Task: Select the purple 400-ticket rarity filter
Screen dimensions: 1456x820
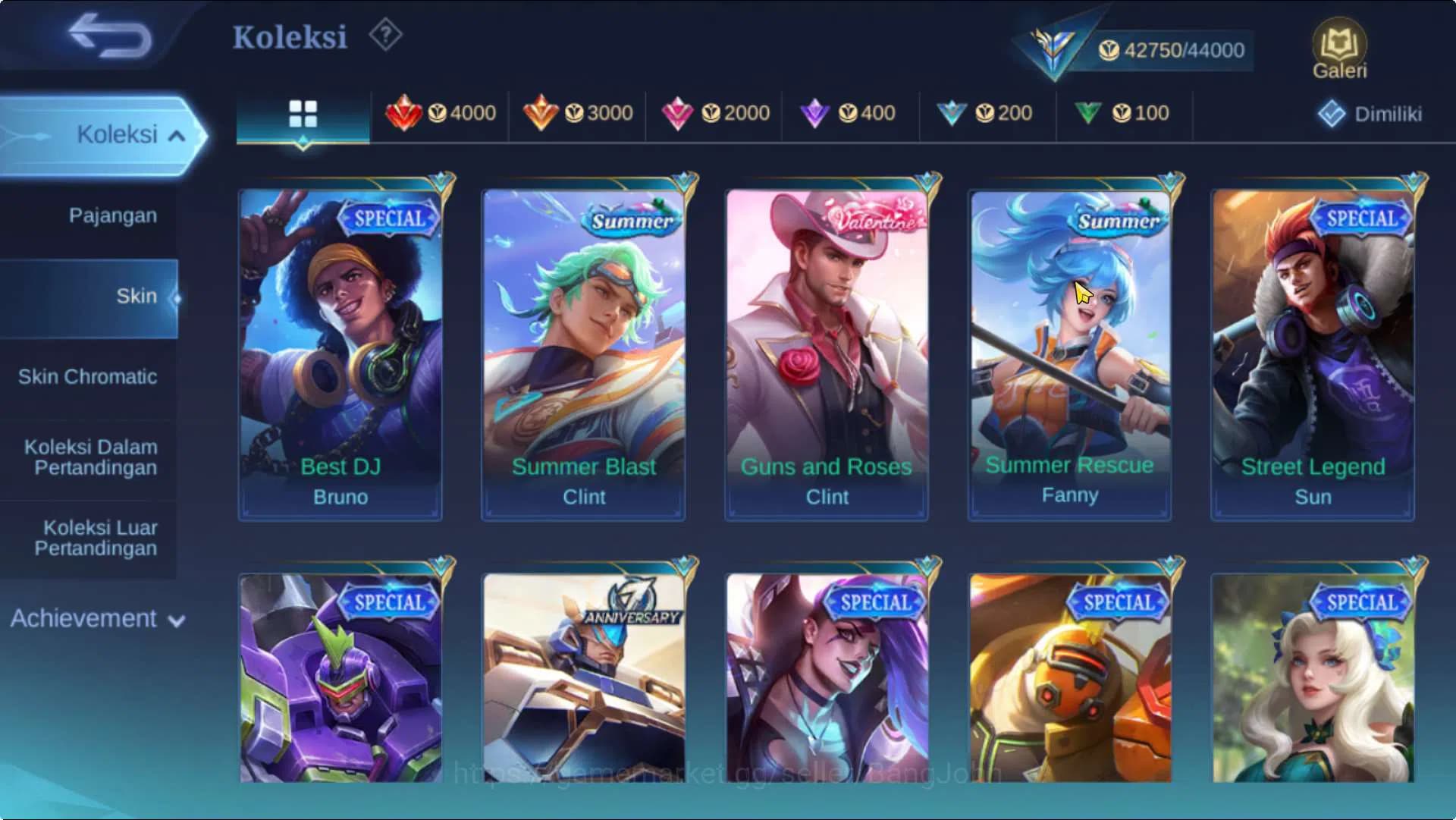Action: [x=852, y=112]
